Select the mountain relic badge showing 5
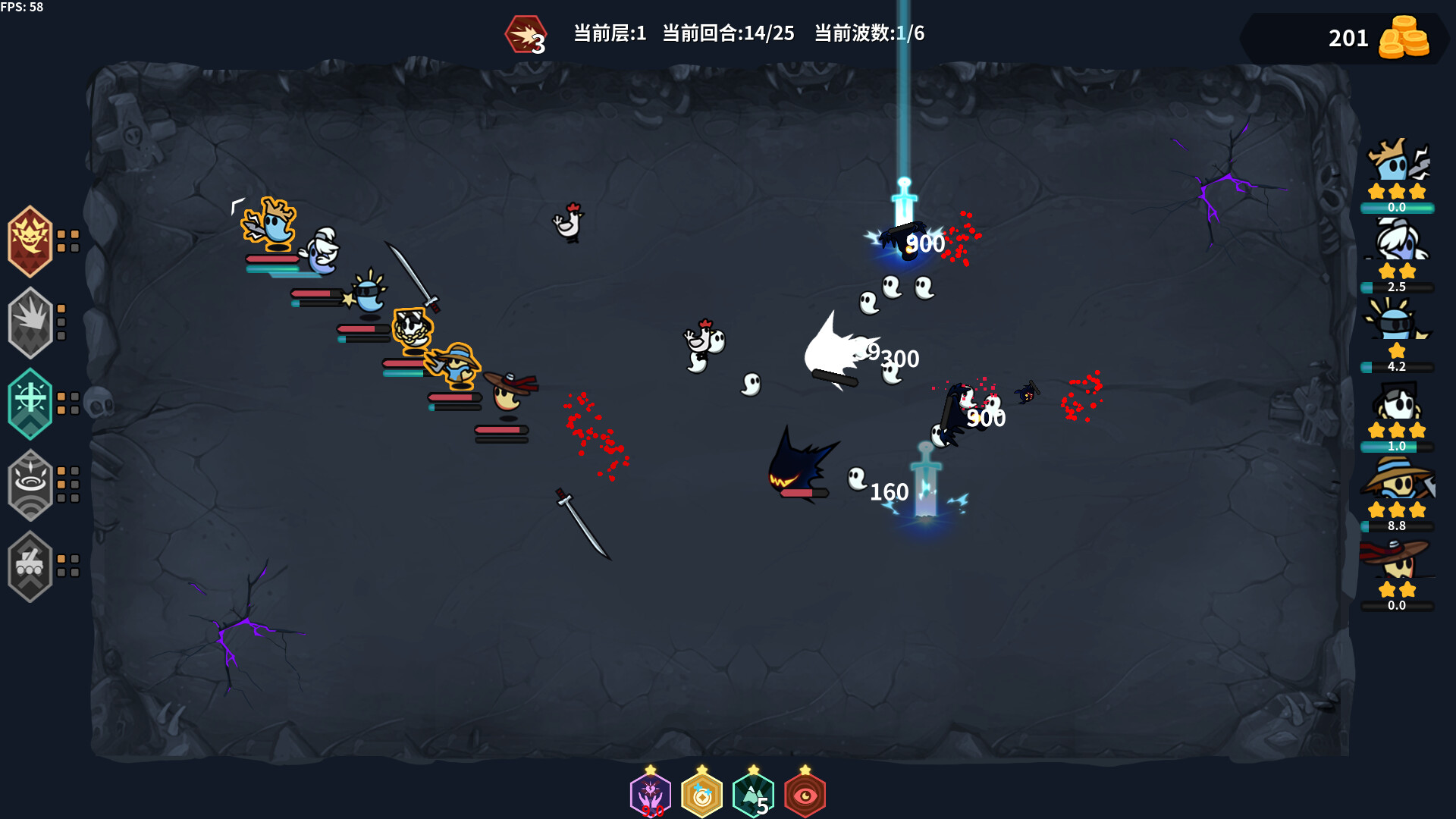The width and height of the screenshot is (1456, 819). pyautogui.click(x=752, y=793)
